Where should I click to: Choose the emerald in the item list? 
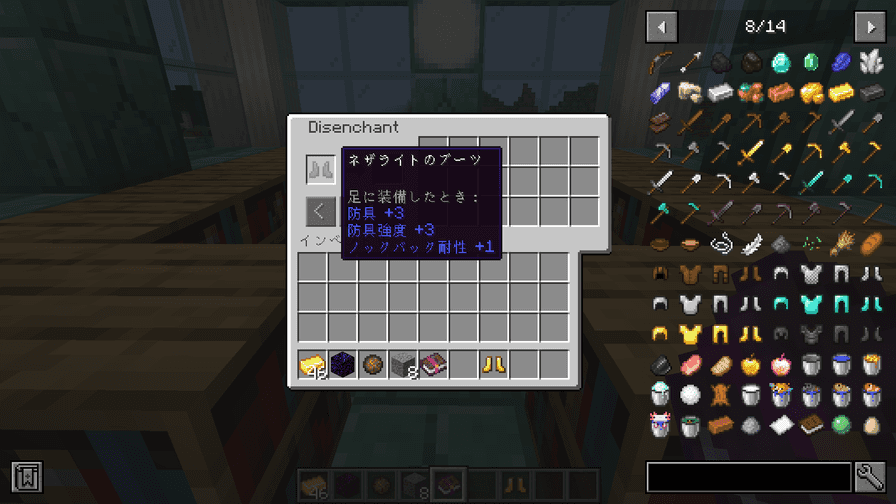click(x=811, y=63)
